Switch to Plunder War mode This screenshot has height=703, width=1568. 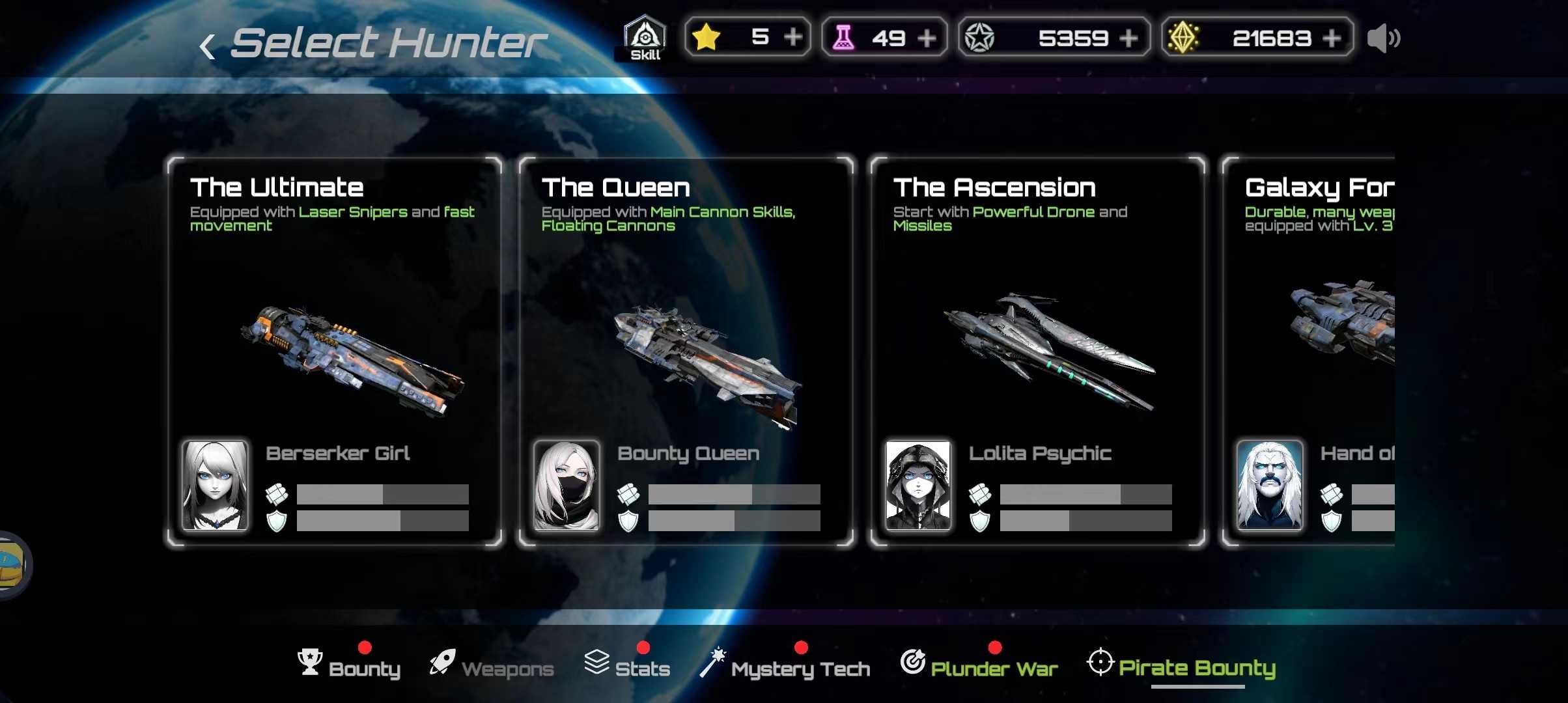[x=979, y=667]
